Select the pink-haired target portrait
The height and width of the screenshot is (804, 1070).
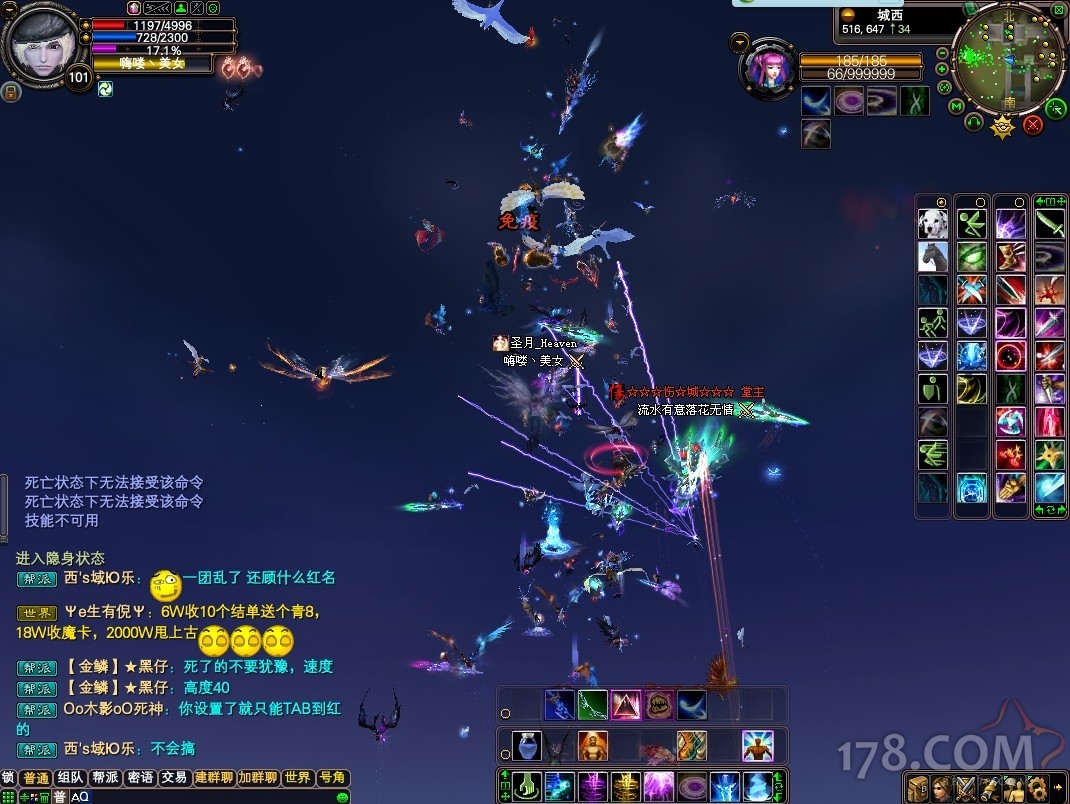(x=768, y=67)
